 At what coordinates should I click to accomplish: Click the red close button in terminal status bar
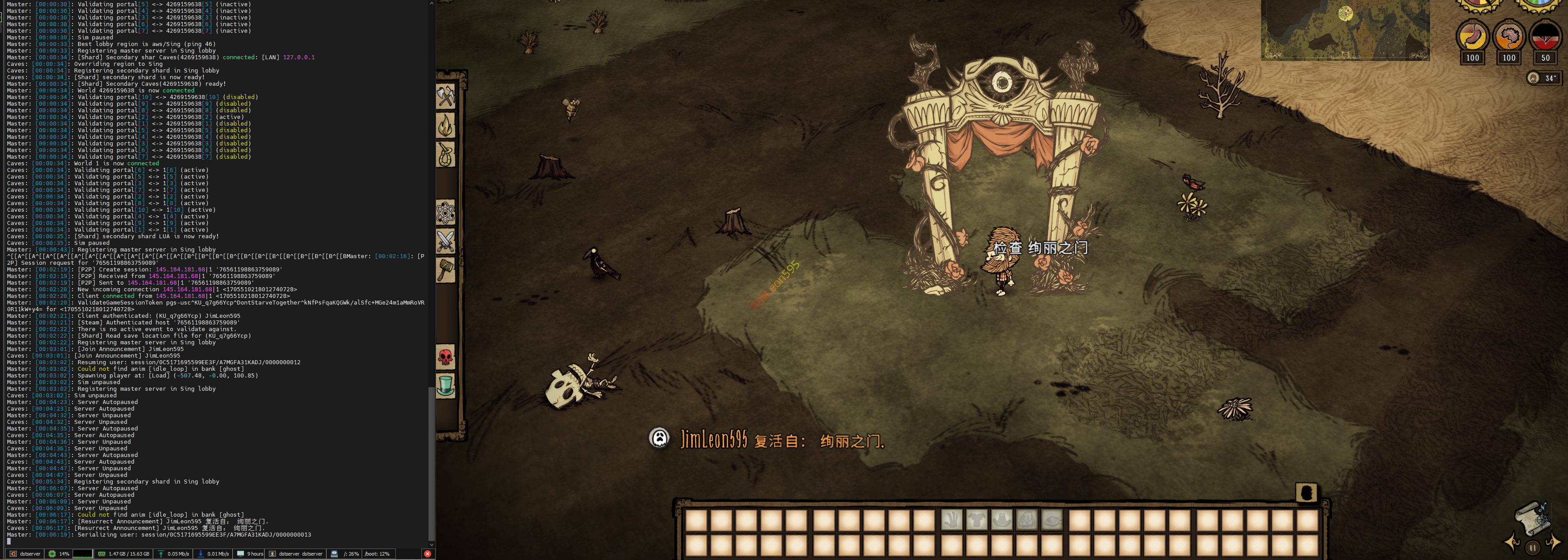coord(427,554)
